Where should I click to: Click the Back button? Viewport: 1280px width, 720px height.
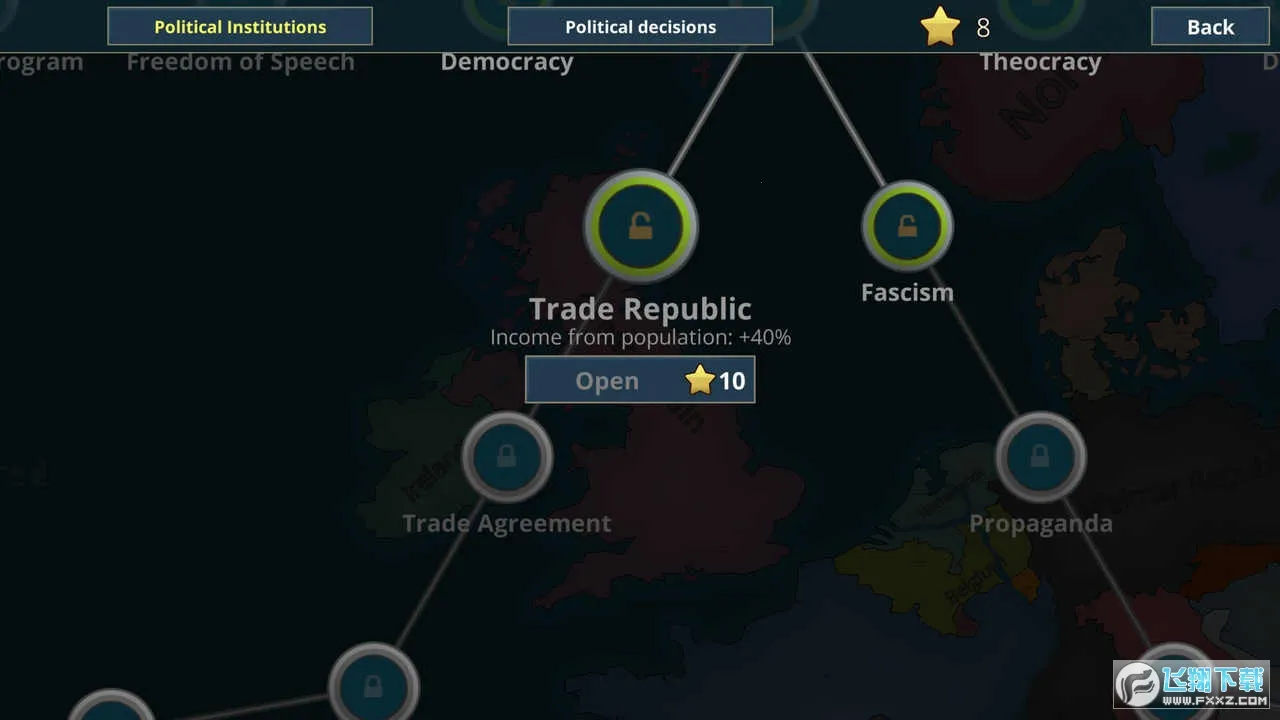pos(1209,27)
